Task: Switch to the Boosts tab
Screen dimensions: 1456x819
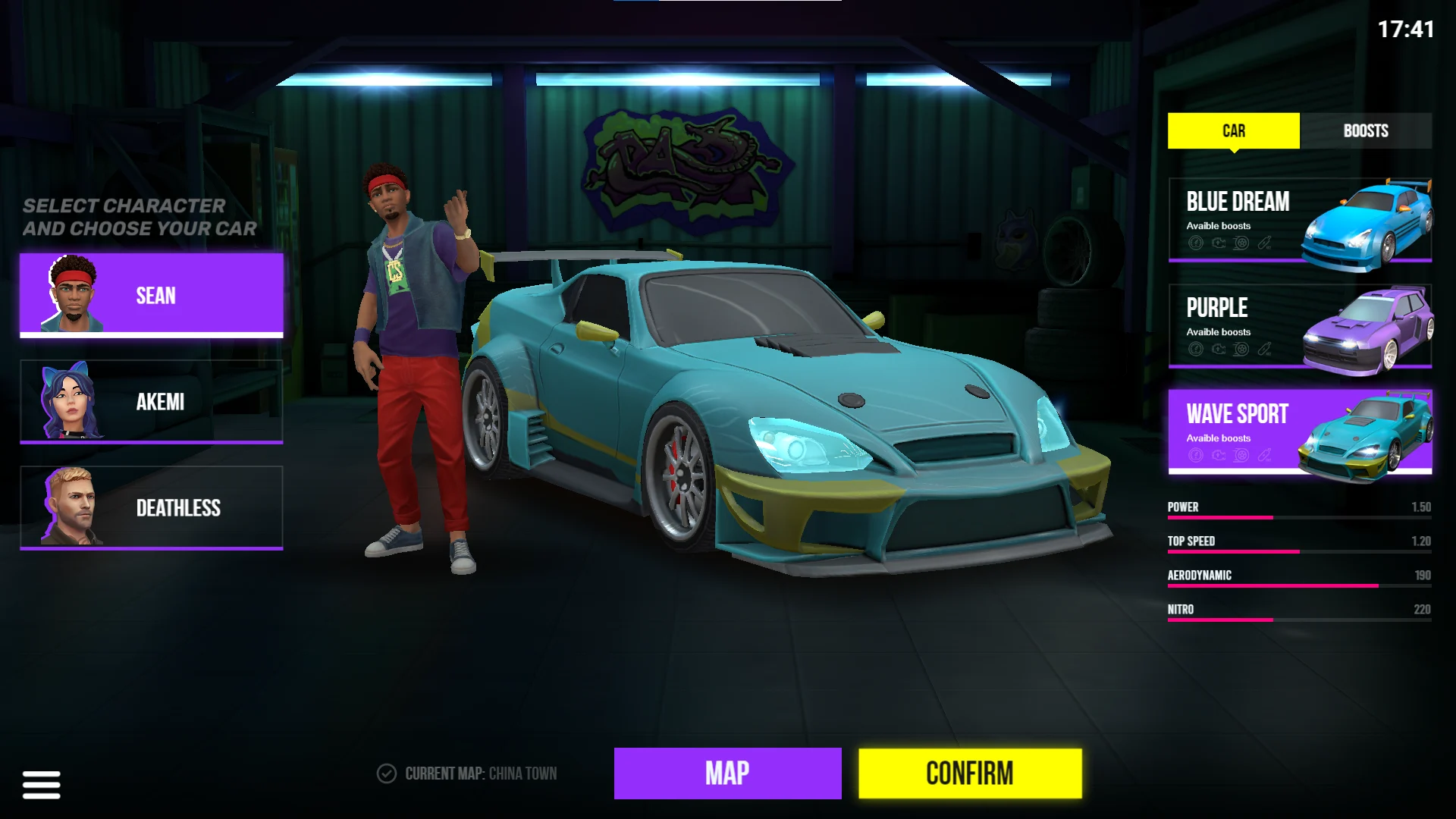Action: (x=1365, y=130)
